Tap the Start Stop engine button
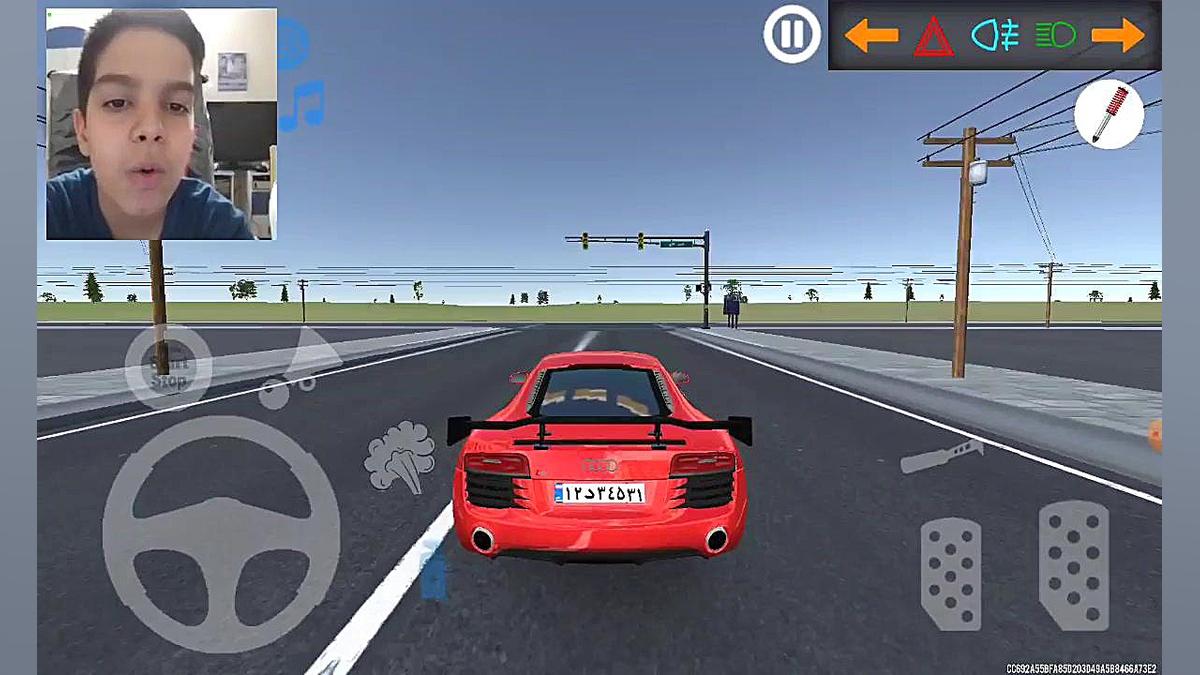Image resolution: width=1200 pixels, height=675 pixels. 167,367
